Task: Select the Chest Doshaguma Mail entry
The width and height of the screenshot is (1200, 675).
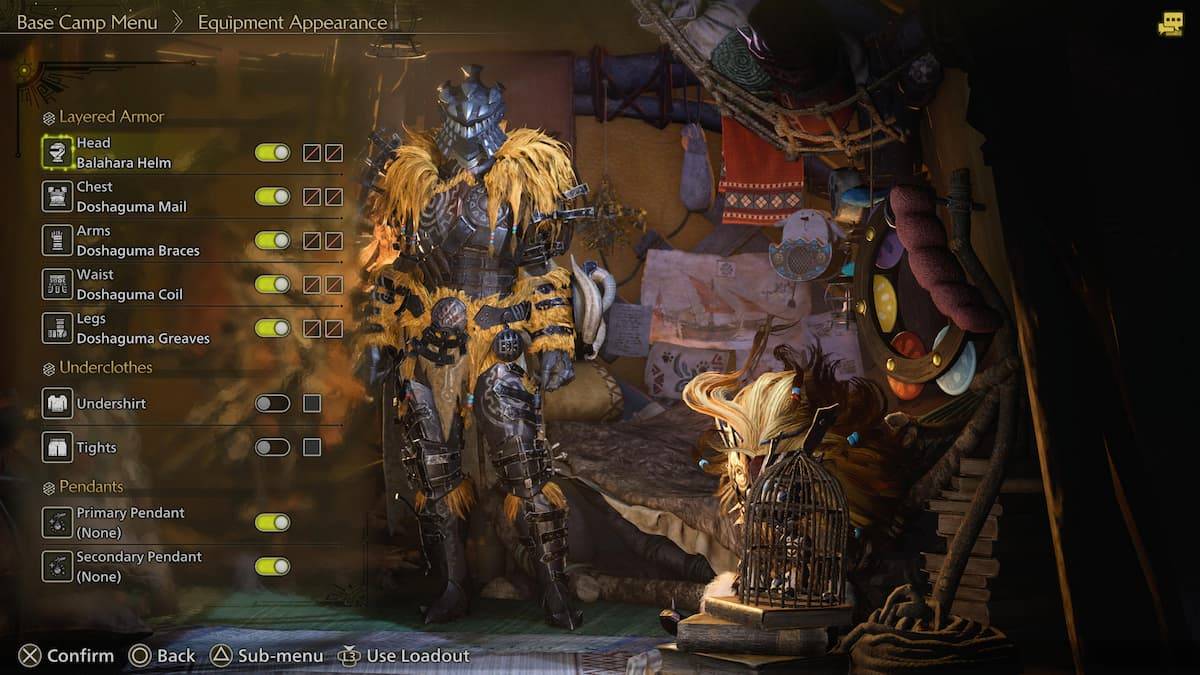Action: coord(131,197)
